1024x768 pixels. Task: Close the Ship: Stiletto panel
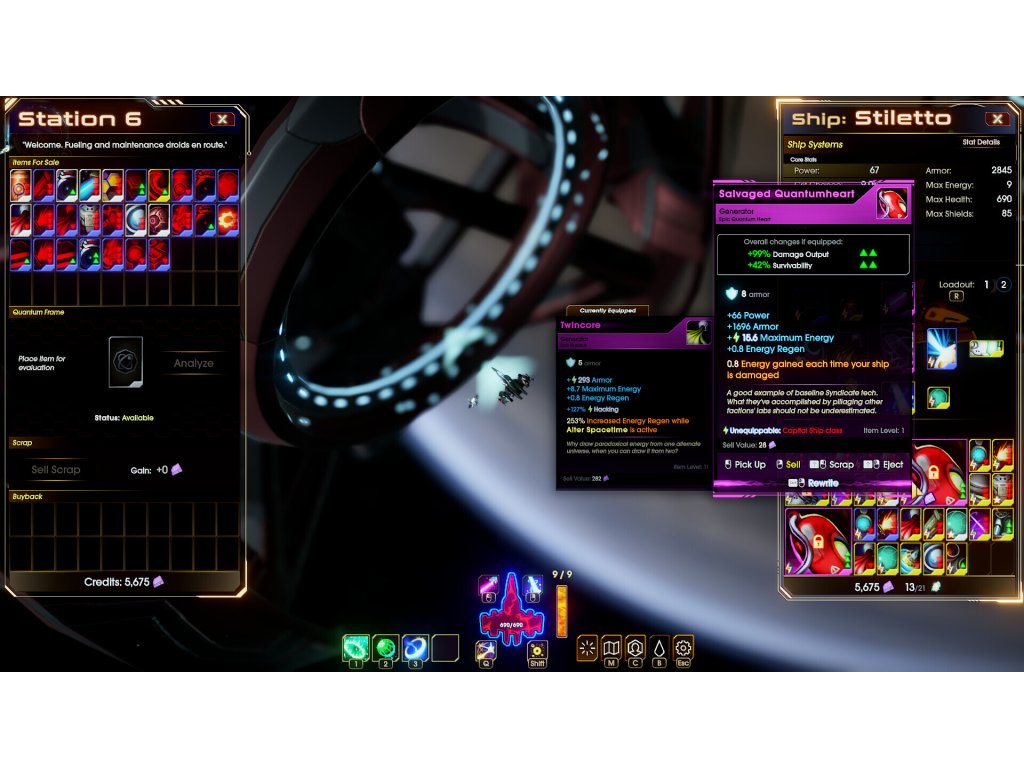(996, 119)
